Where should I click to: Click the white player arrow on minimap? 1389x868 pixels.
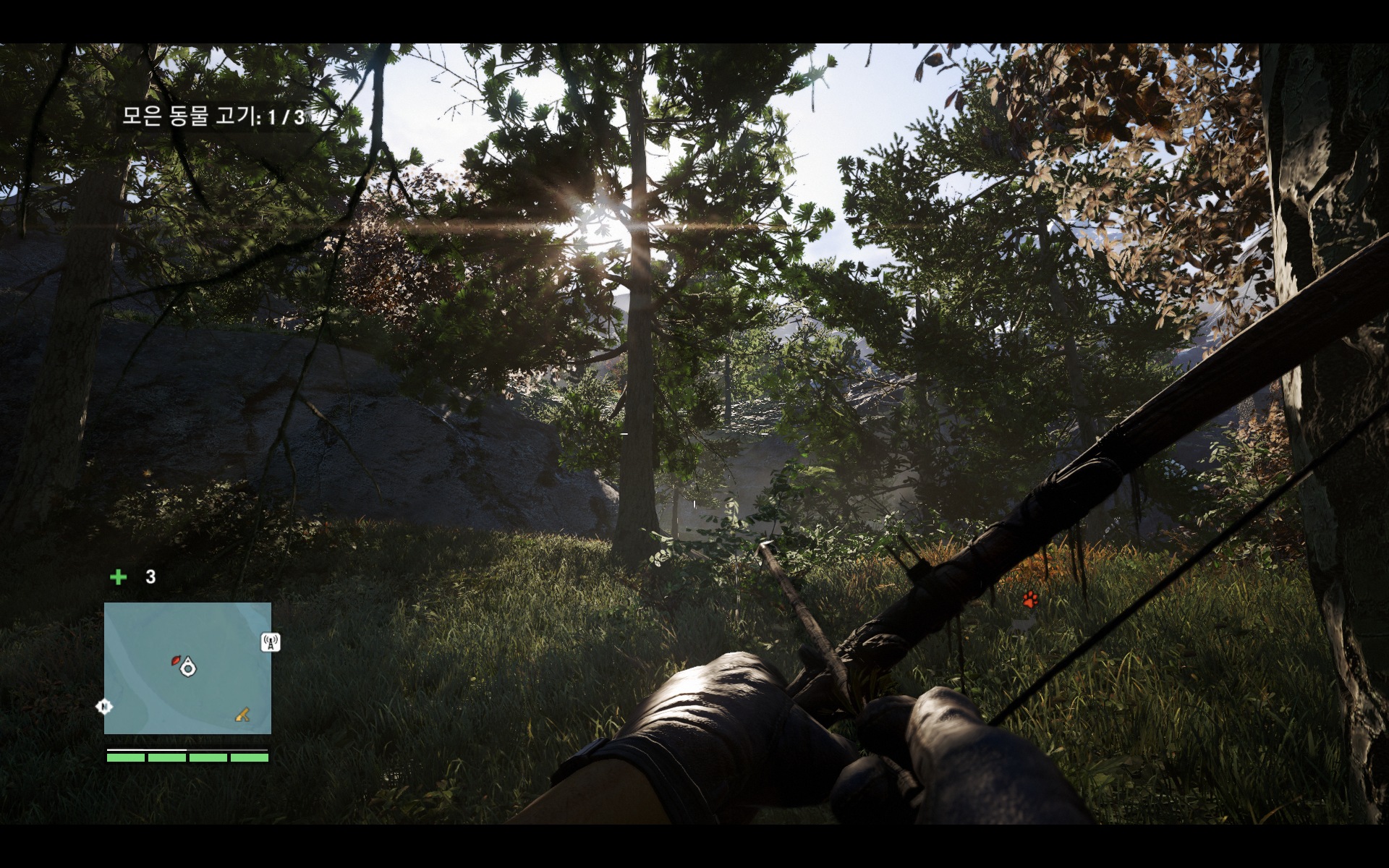tap(188, 667)
